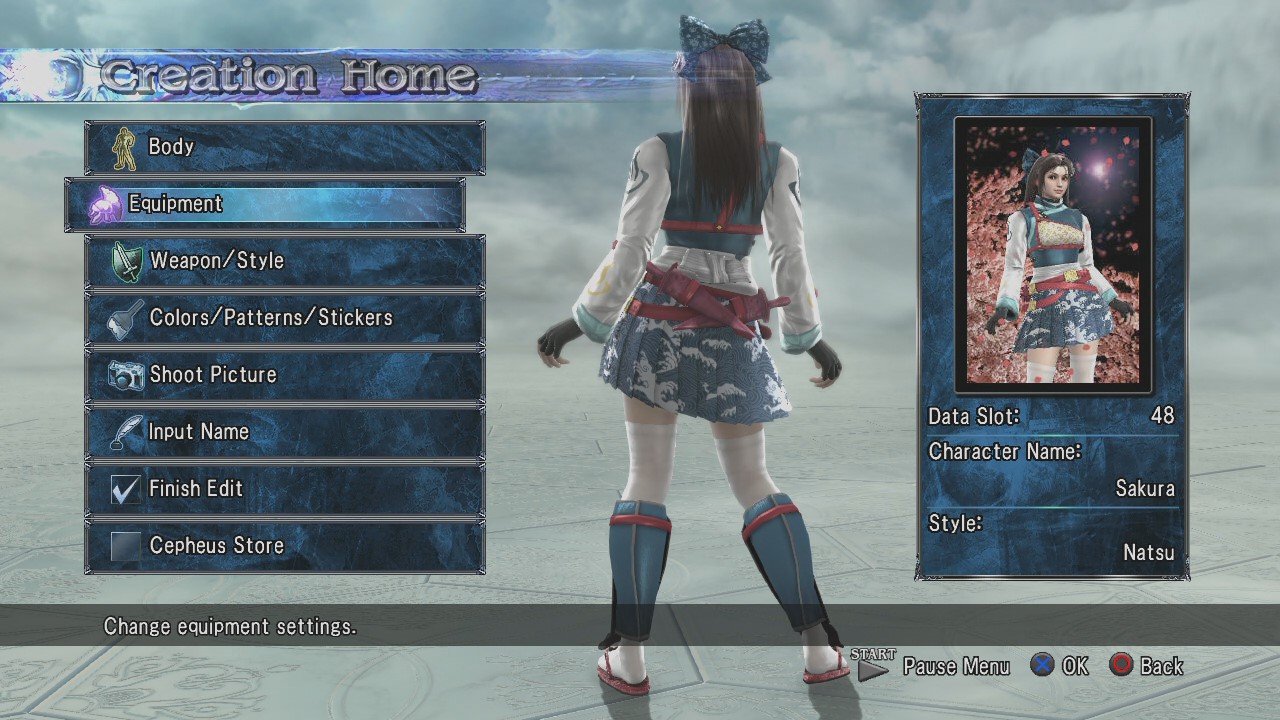Open the Body menu entry
Screen dimensions: 1280x720
[x=285, y=148]
